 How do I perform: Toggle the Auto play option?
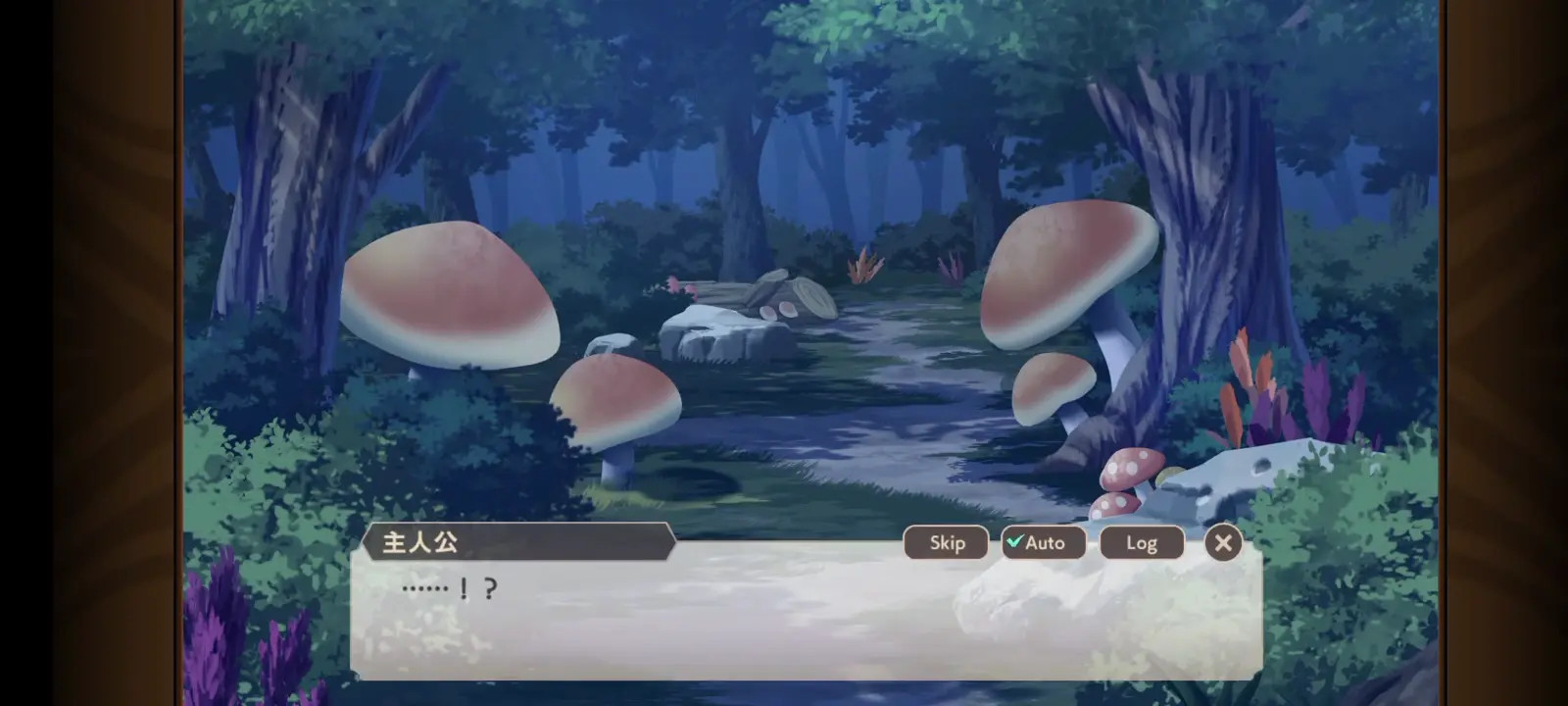(x=1043, y=542)
